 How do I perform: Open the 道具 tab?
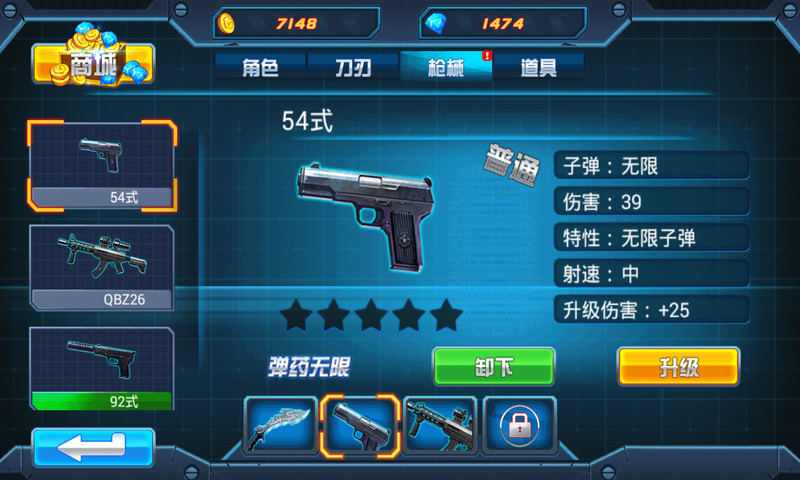click(x=538, y=67)
